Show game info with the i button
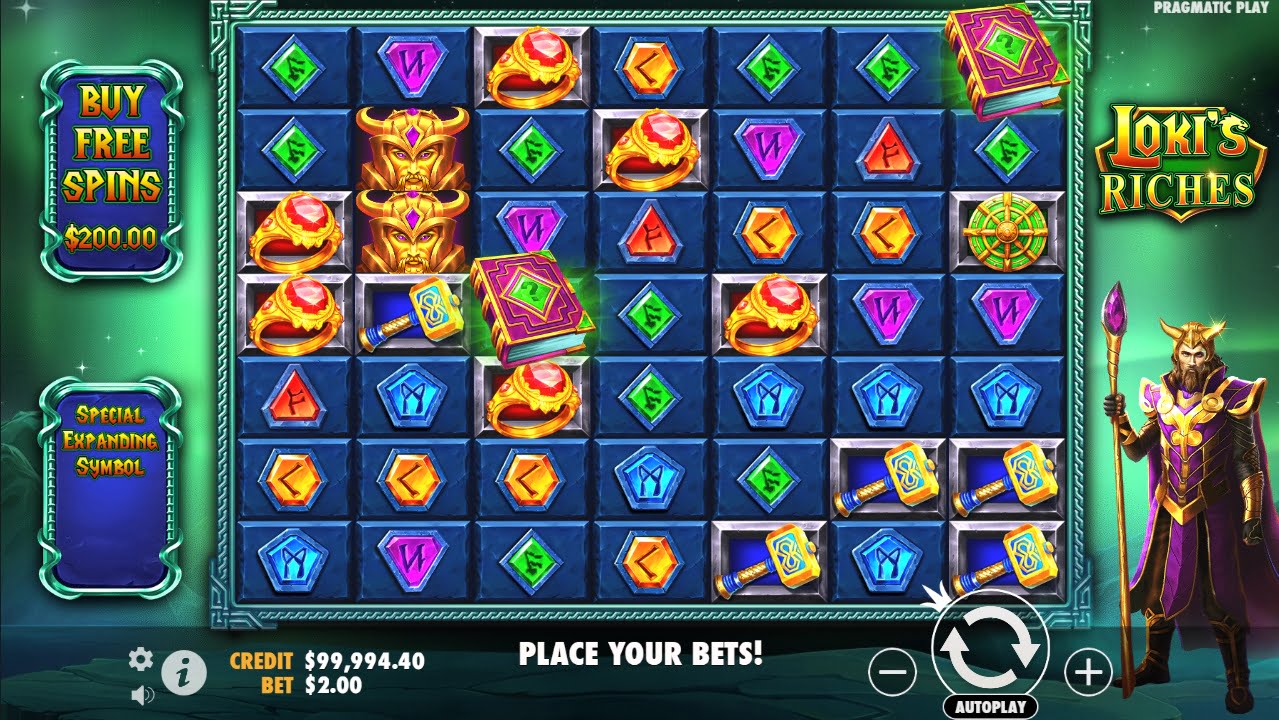This screenshot has height=720, width=1279. point(184,674)
